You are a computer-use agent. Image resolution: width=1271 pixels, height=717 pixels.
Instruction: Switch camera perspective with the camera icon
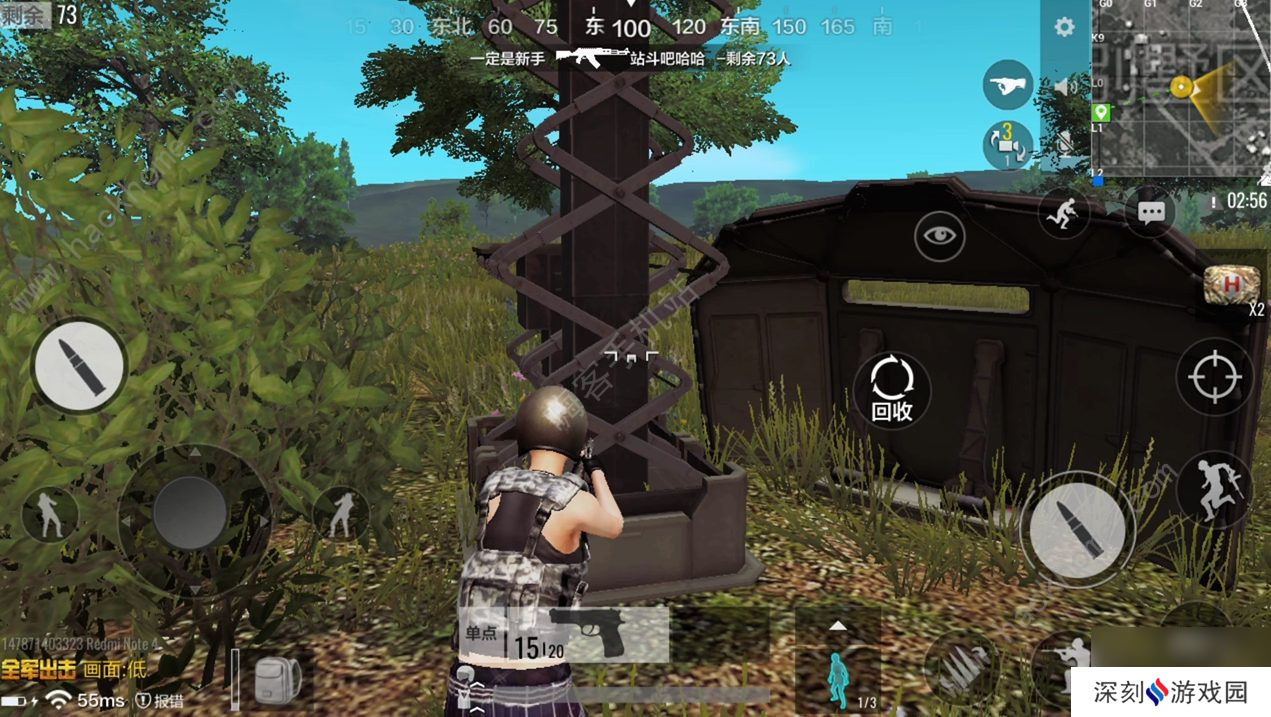[1007, 145]
